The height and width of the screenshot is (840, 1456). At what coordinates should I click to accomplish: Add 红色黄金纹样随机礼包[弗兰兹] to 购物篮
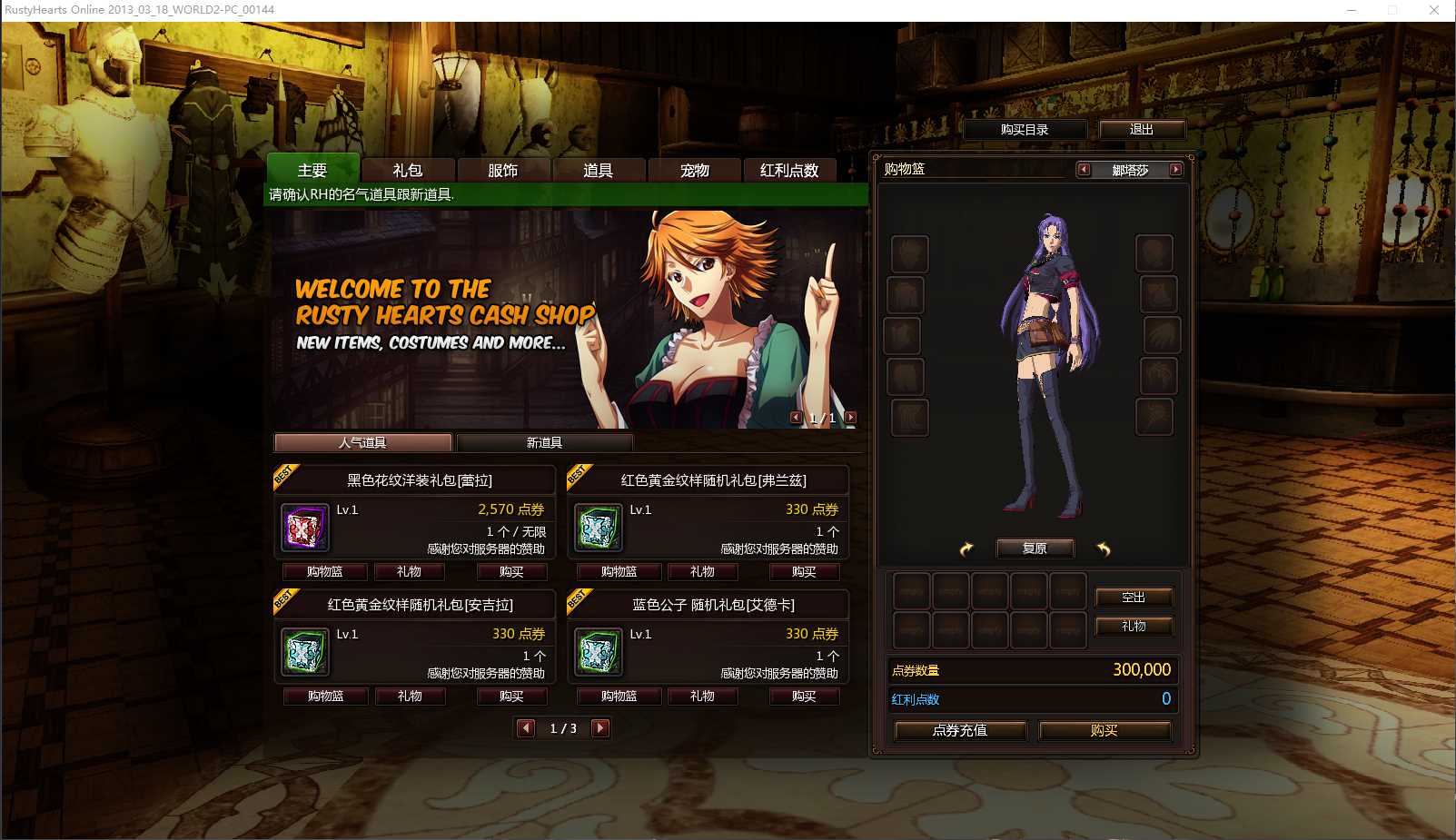pyautogui.click(x=619, y=571)
